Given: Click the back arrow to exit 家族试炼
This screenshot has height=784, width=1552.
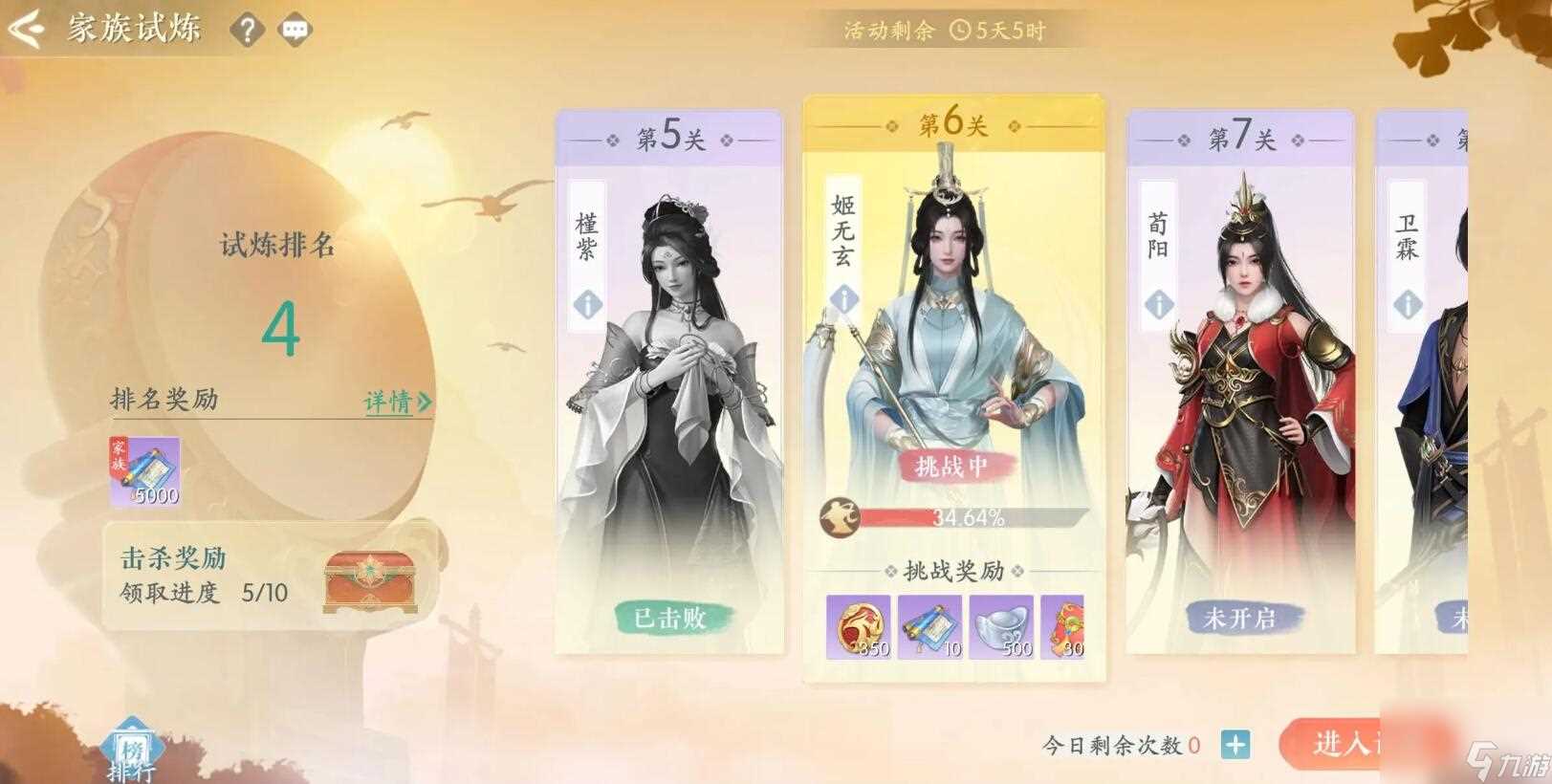Looking at the screenshot, I should [28, 29].
